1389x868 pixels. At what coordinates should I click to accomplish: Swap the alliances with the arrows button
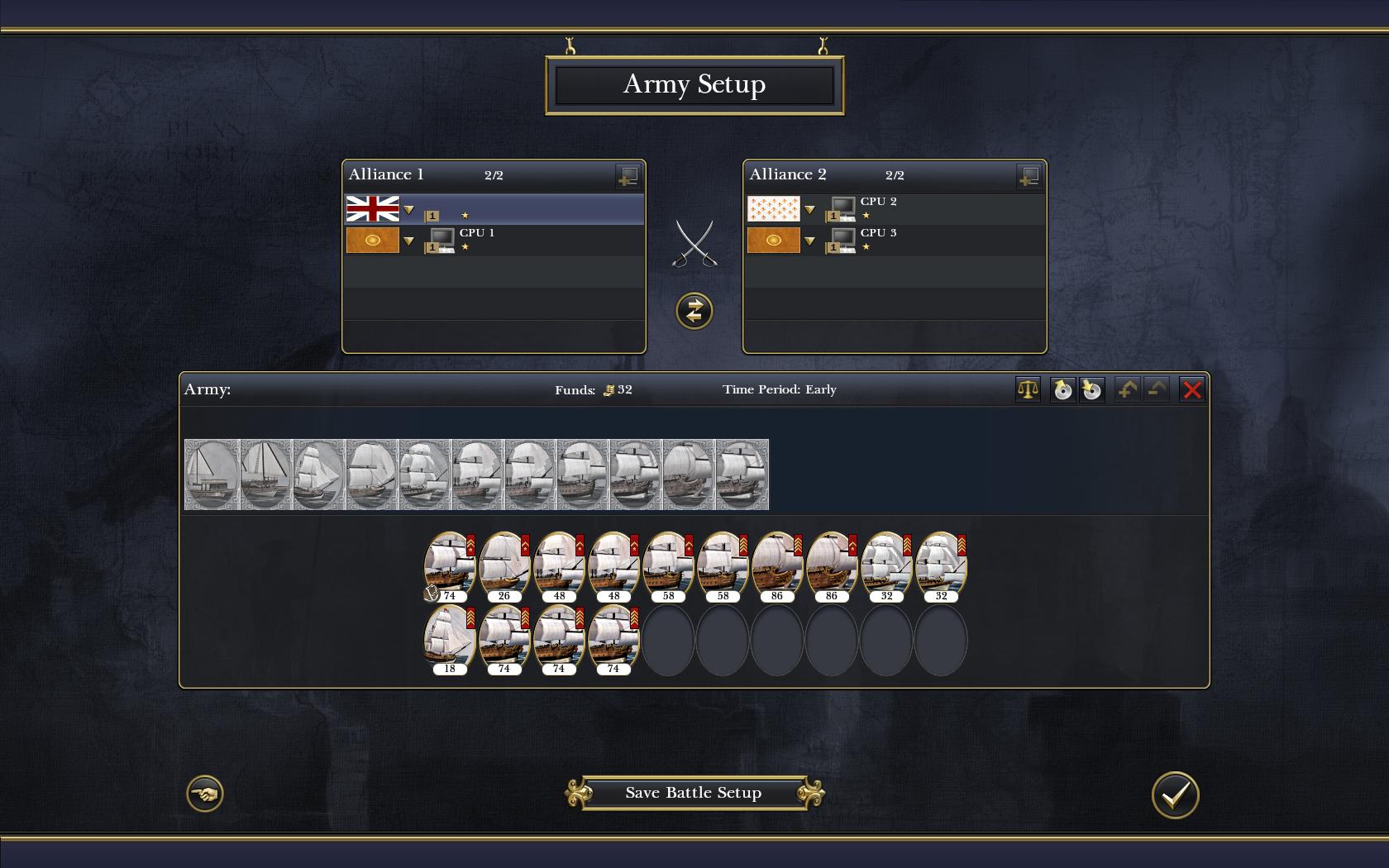click(694, 311)
